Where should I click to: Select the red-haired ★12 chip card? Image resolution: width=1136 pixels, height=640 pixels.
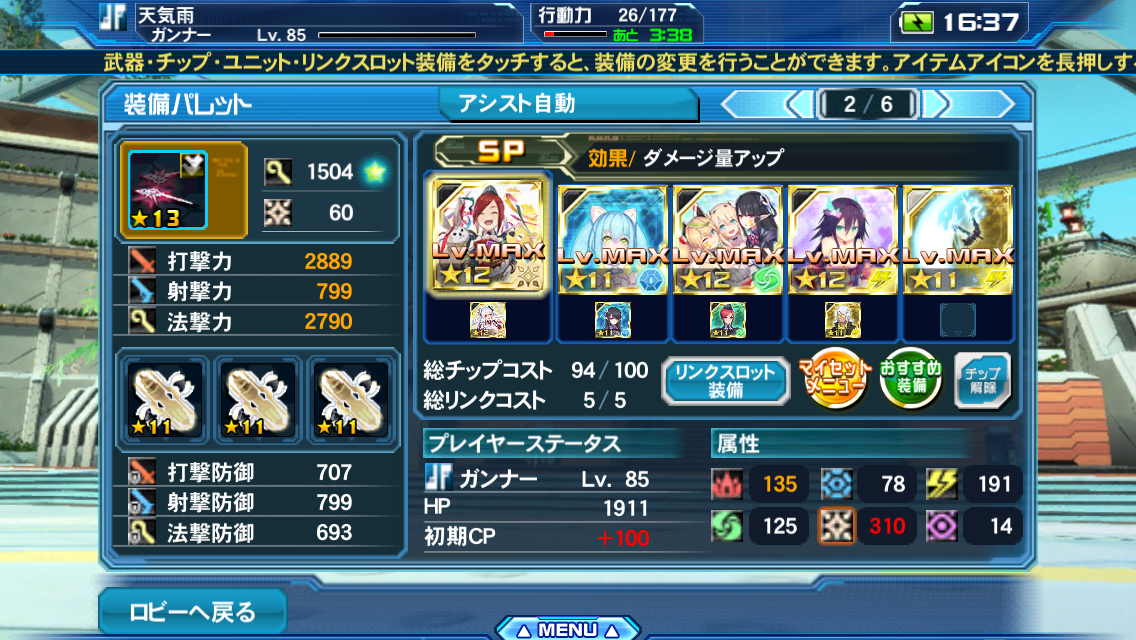click(x=488, y=238)
